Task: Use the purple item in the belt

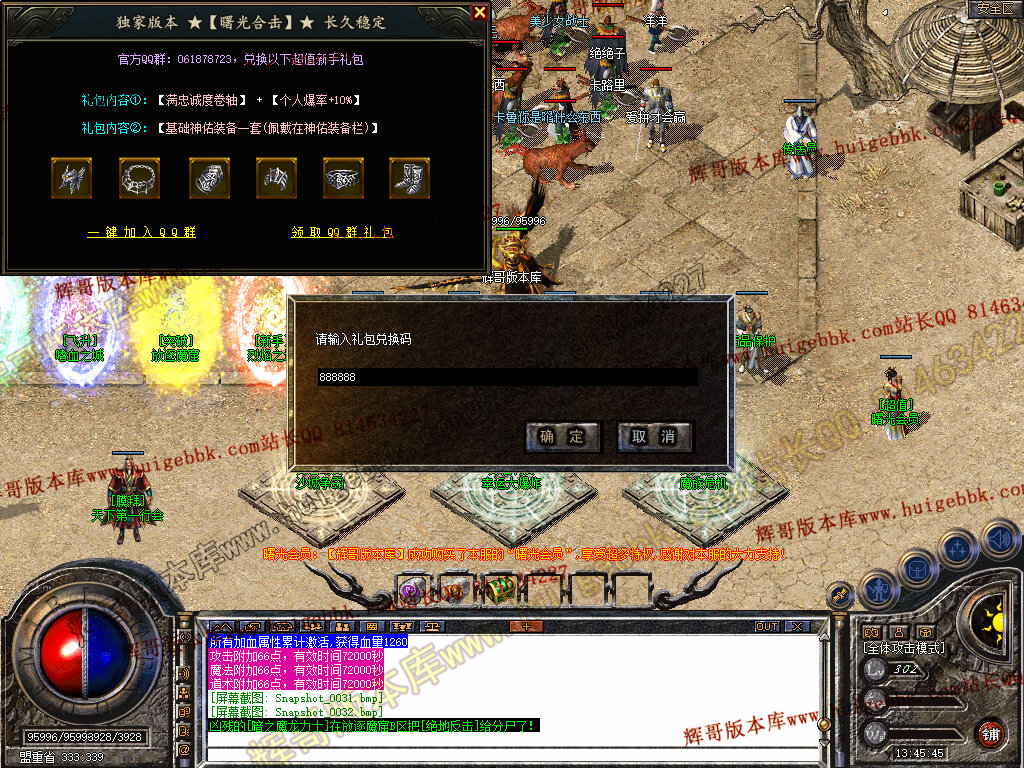Action: point(411,590)
